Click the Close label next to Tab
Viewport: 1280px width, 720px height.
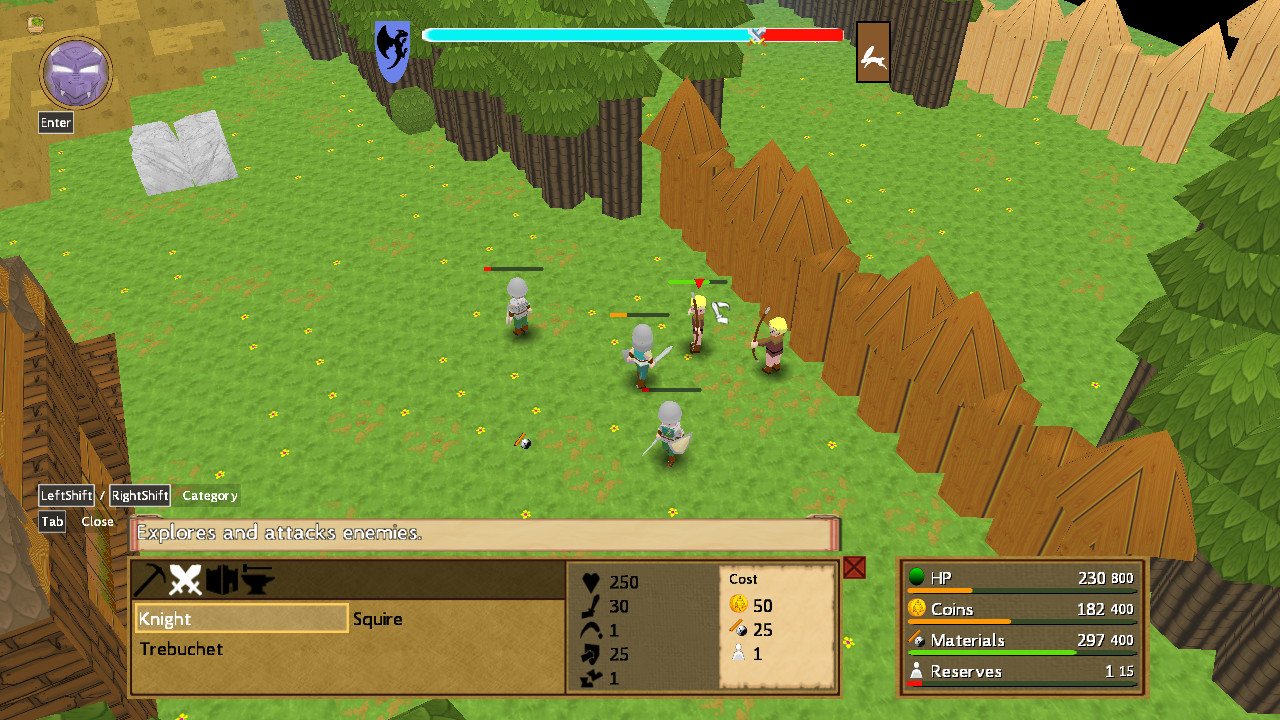click(x=97, y=521)
